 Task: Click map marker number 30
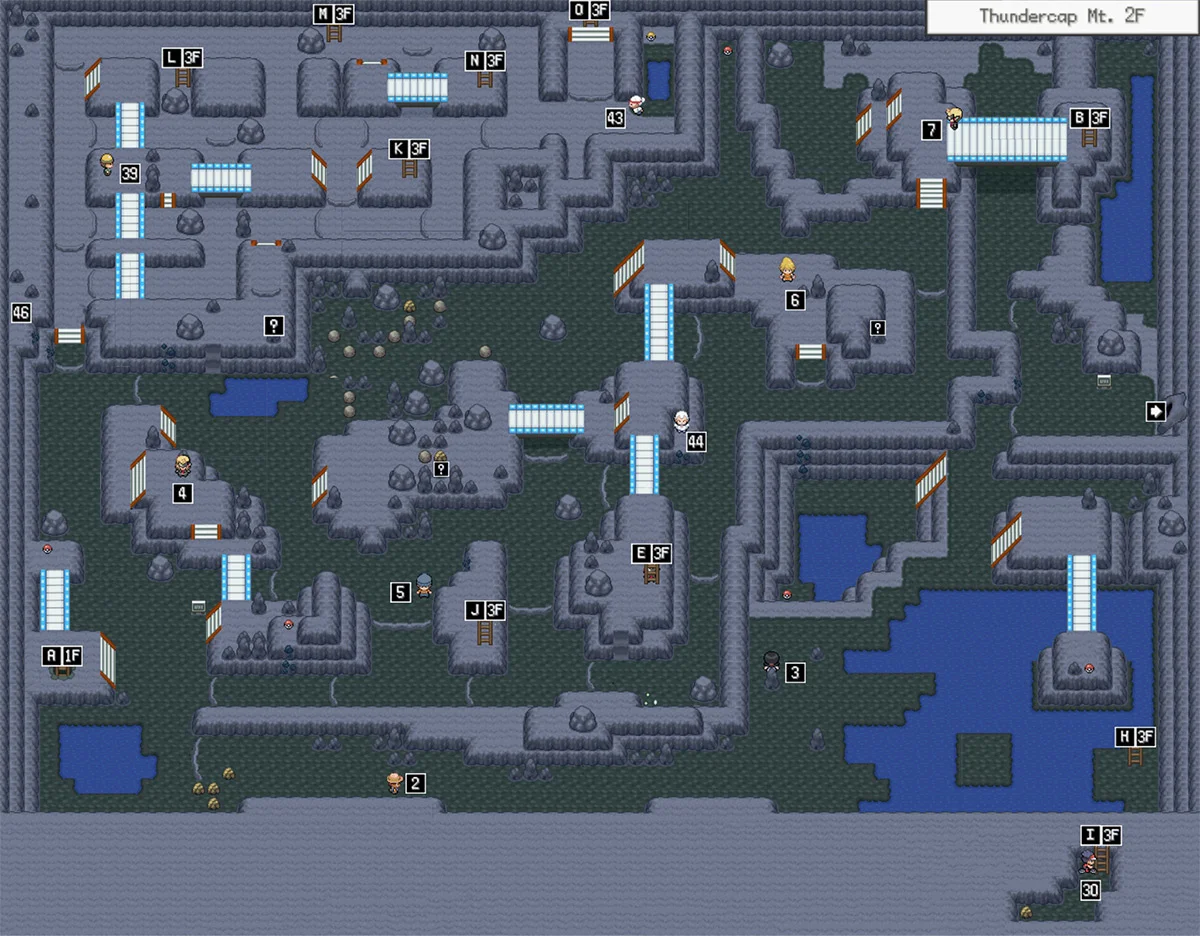pyautogui.click(x=1090, y=889)
